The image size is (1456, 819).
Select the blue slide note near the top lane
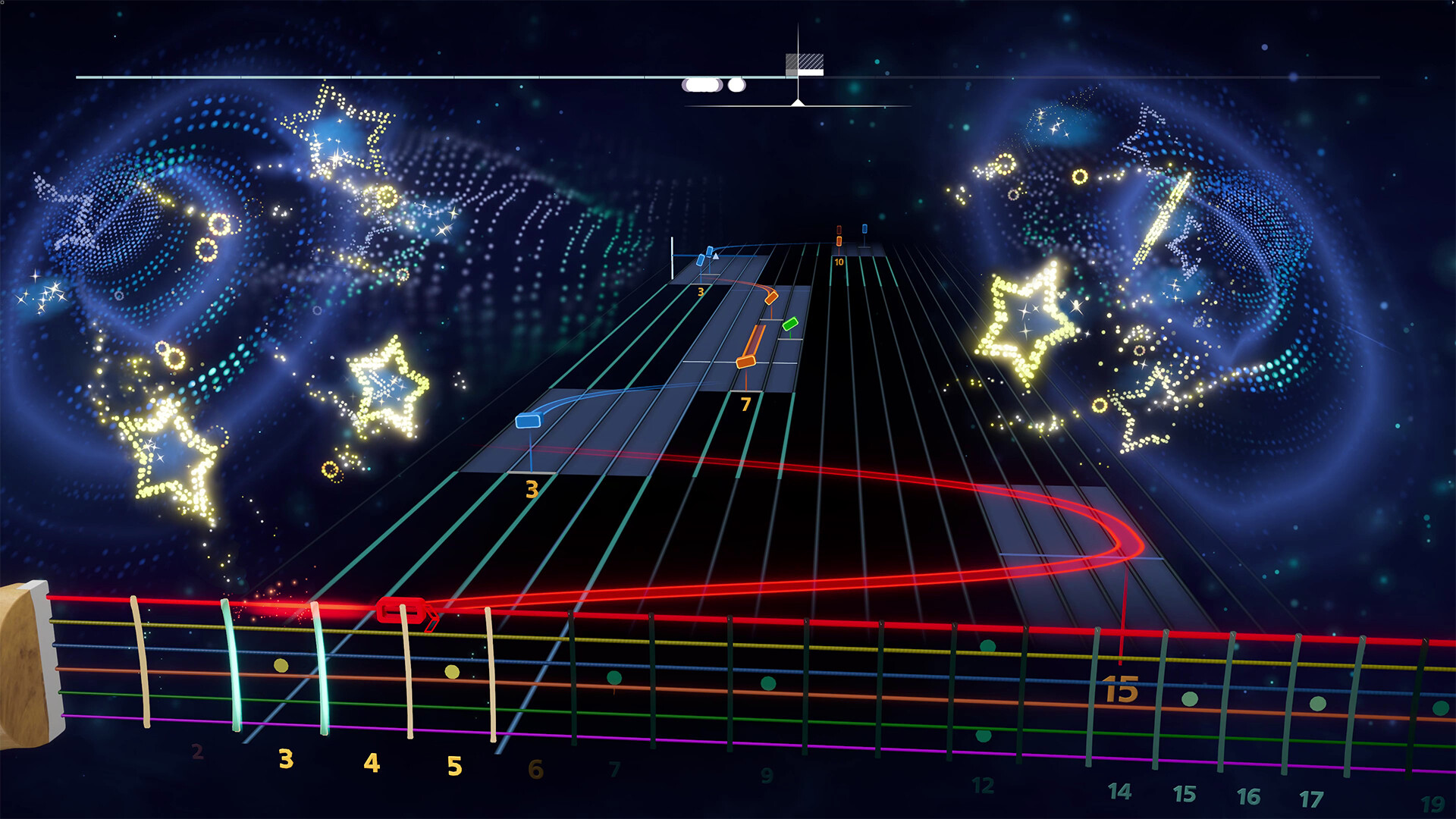(x=708, y=251)
